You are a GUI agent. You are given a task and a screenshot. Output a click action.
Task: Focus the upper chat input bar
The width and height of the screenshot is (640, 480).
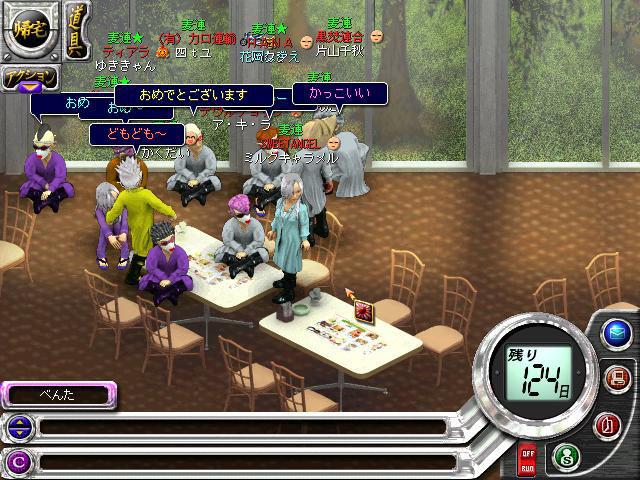(x=240, y=428)
